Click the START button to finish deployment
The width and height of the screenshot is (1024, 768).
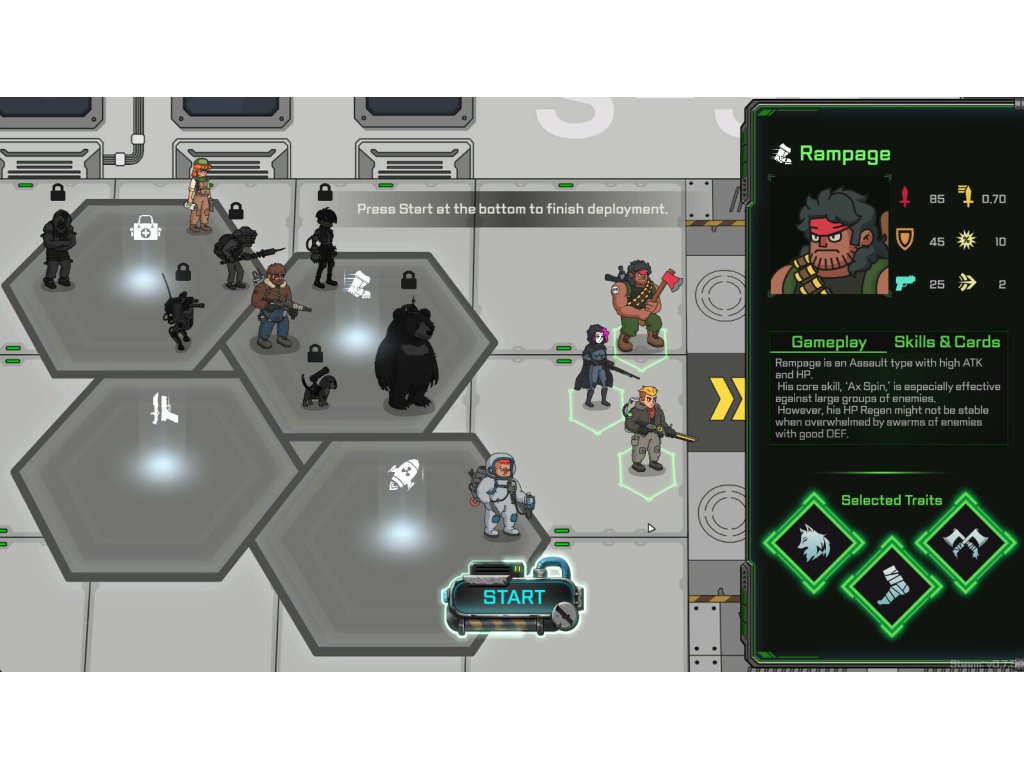coord(513,598)
